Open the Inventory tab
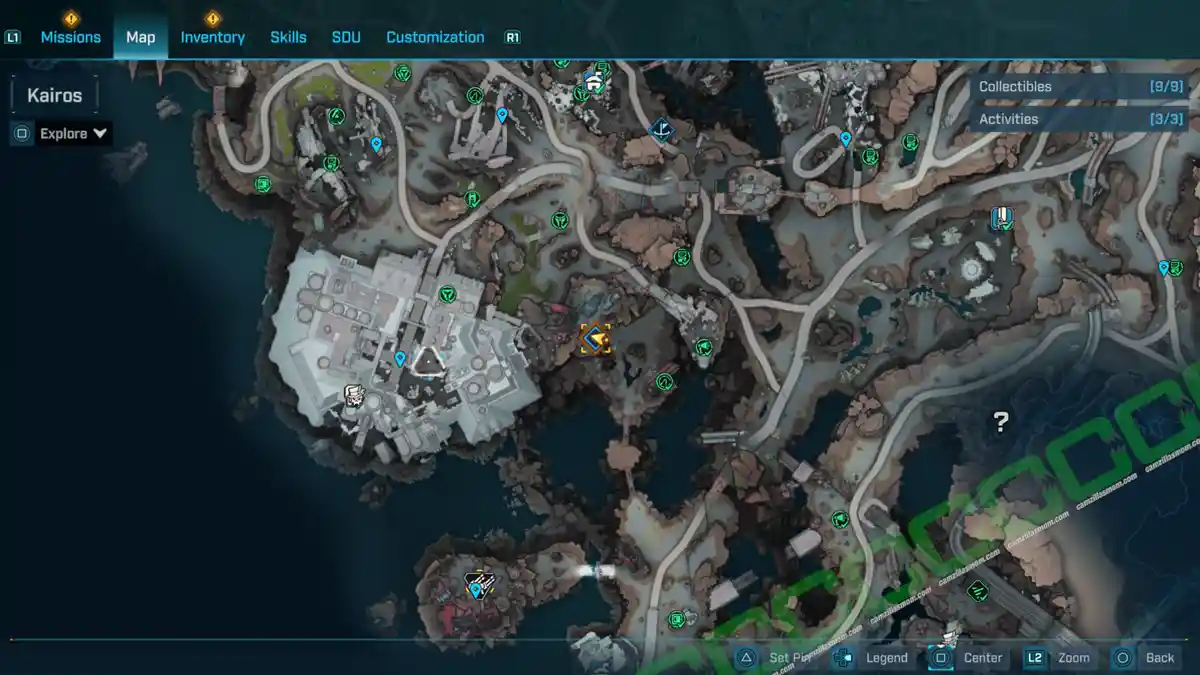Viewport: 1200px width, 675px height. coord(212,37)
